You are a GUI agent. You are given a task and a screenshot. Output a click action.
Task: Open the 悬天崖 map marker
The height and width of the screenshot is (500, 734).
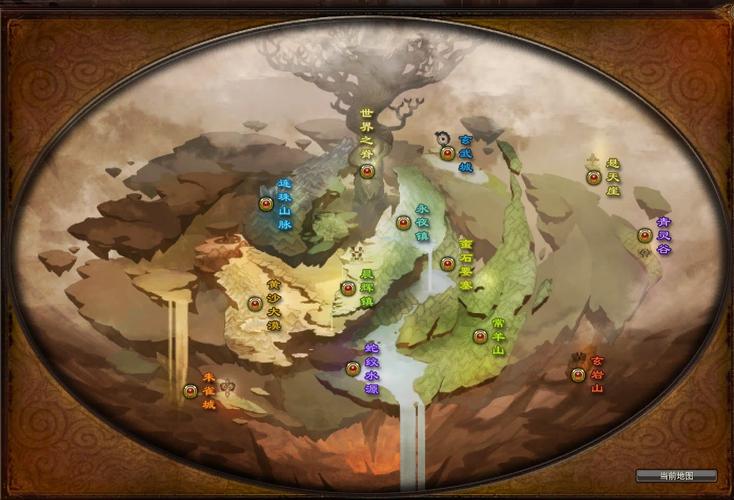pyautogui.click(x=593, y=178)
